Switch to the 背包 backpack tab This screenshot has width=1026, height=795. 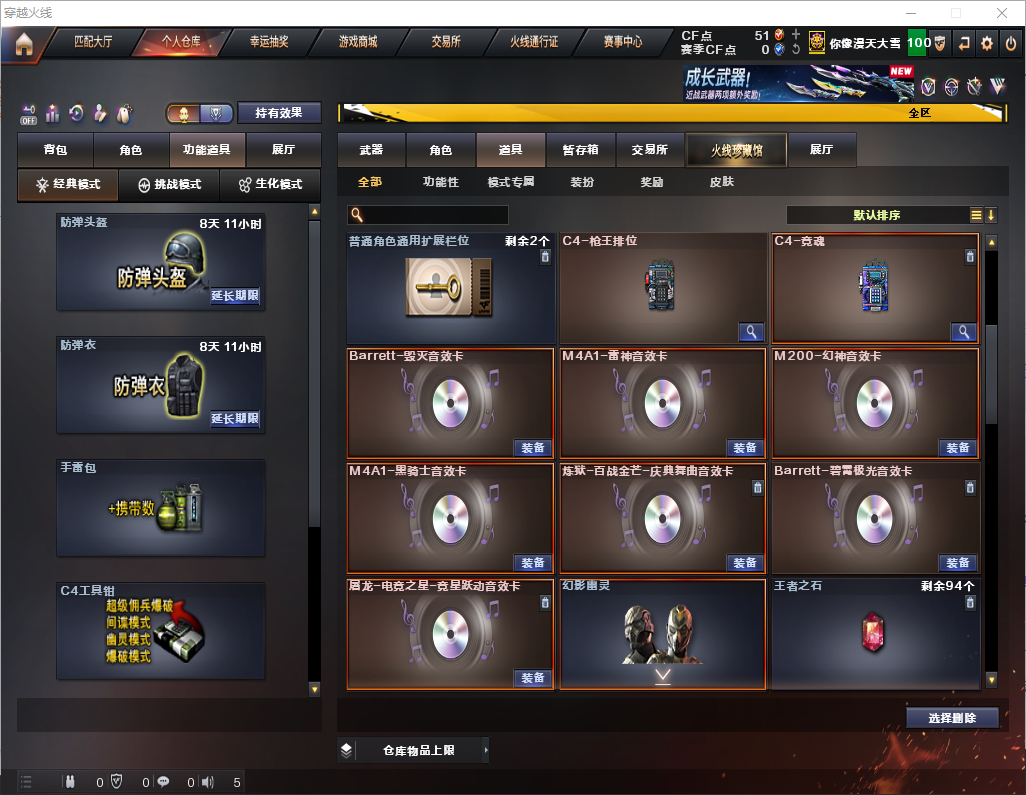click(55, 150)
